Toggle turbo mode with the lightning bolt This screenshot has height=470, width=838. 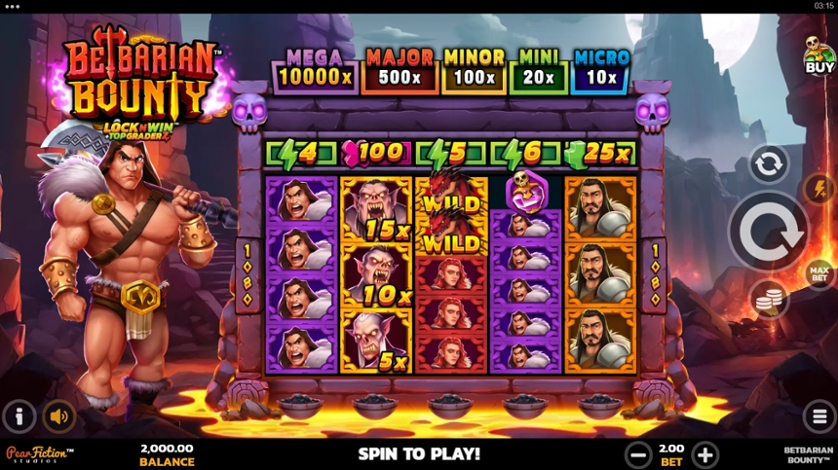point(818,188)
